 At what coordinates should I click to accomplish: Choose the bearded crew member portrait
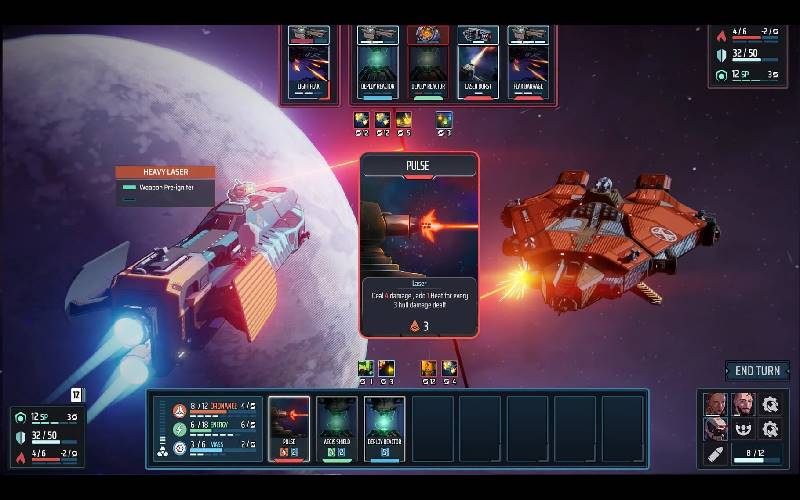(742, 404)
